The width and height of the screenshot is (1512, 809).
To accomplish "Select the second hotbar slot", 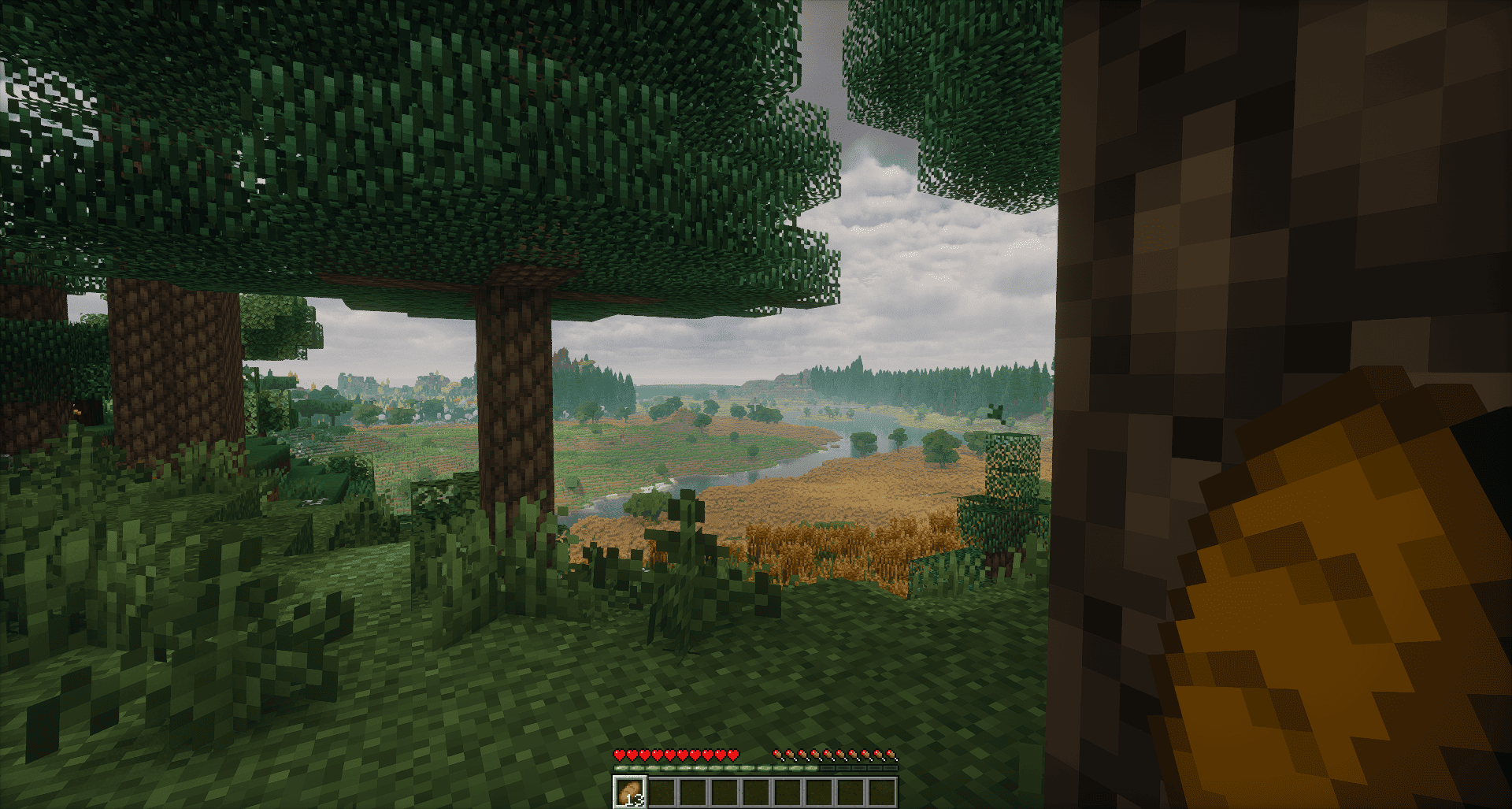I will coord(664,792).
